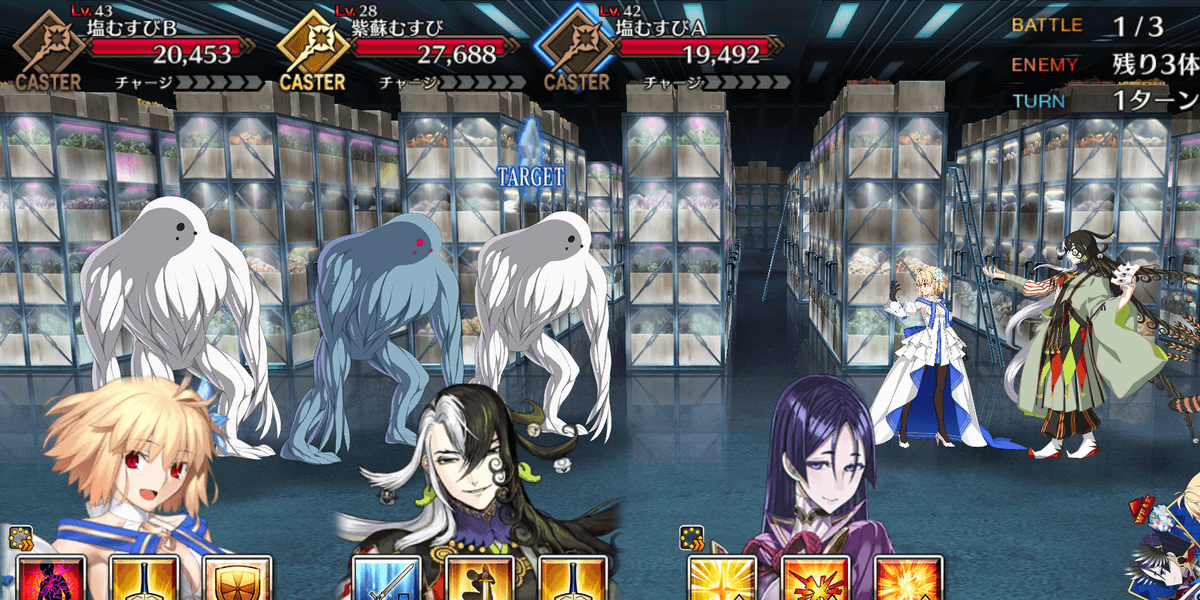Use the orange skill at the far right
The image size is (1200, 600).
908,580
